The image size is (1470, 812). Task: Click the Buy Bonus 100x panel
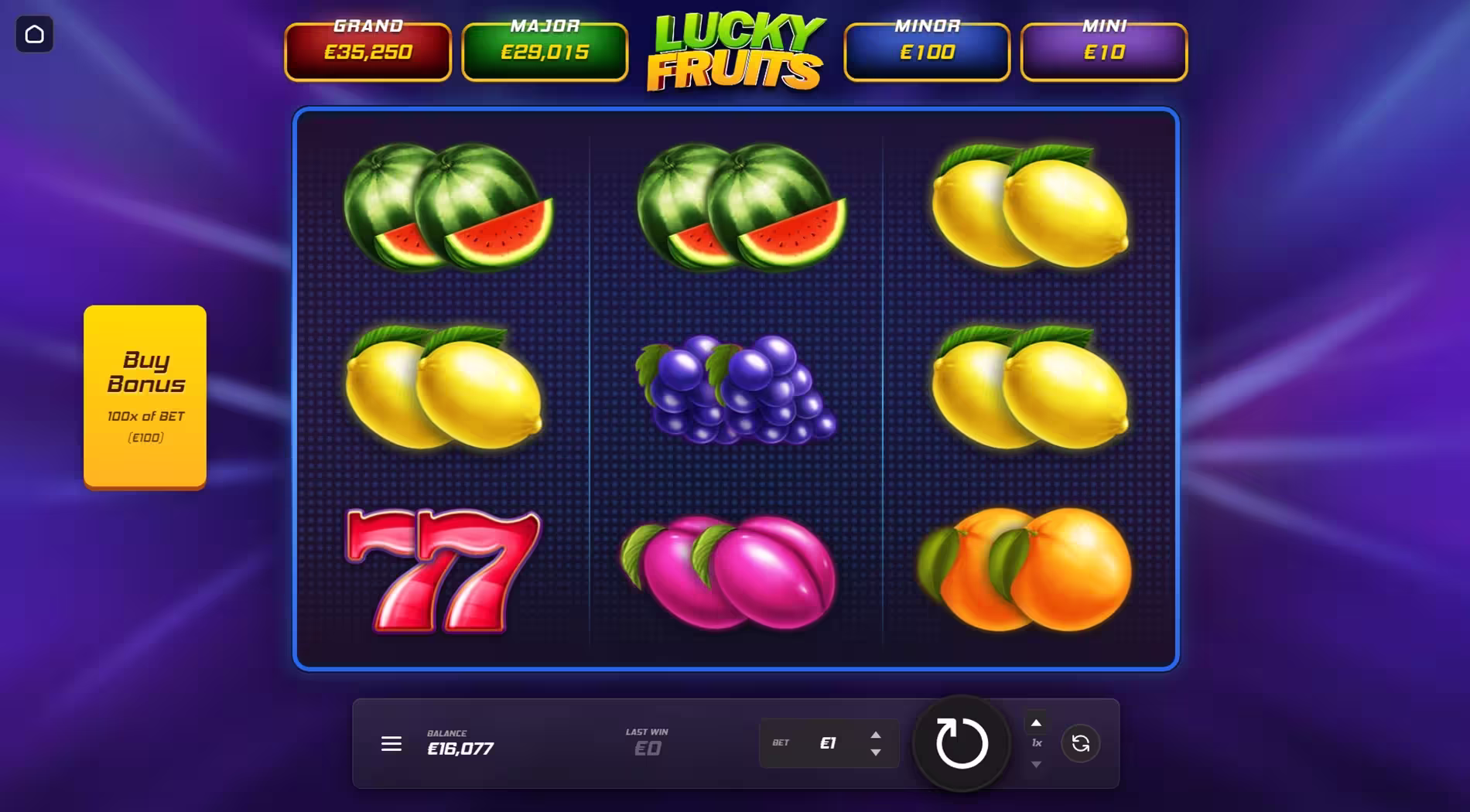click(145, 396)
